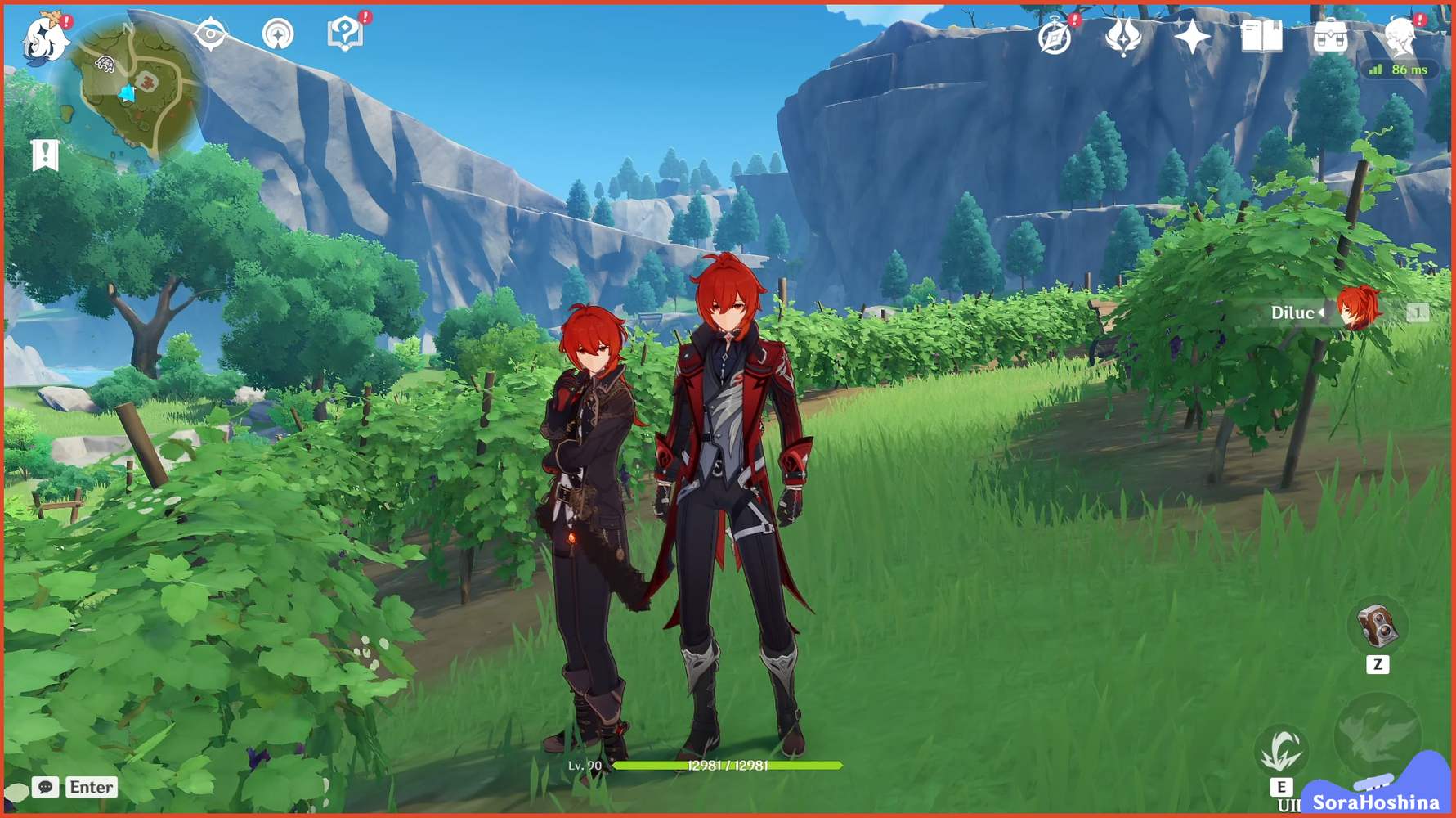Screen dimensions: 1456x818
Task: Click the Enter chat button
Action: [x=90, y=788]
